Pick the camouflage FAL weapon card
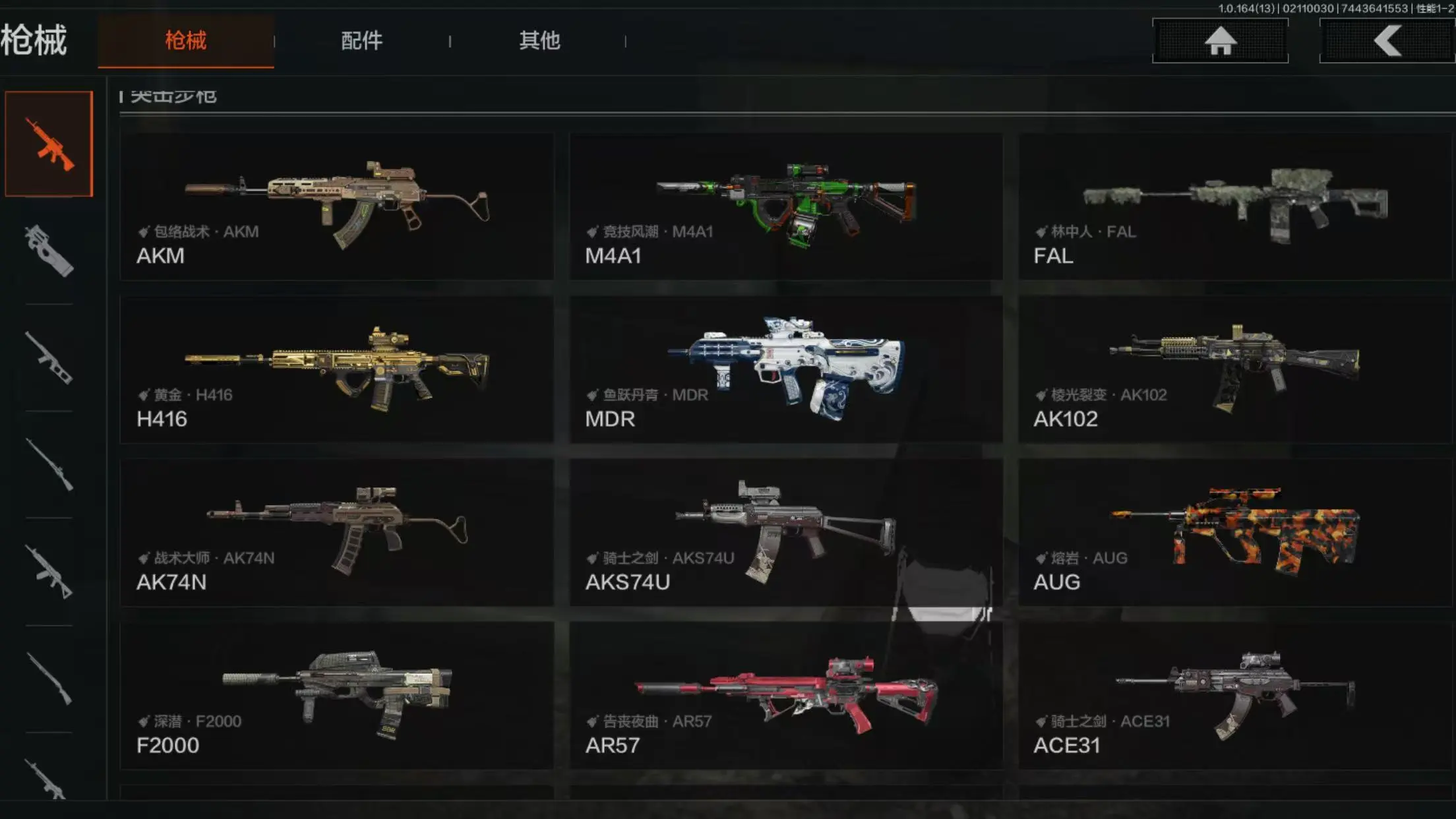The width and height of the screenshot is (1456, 819). pos(1234,206)
